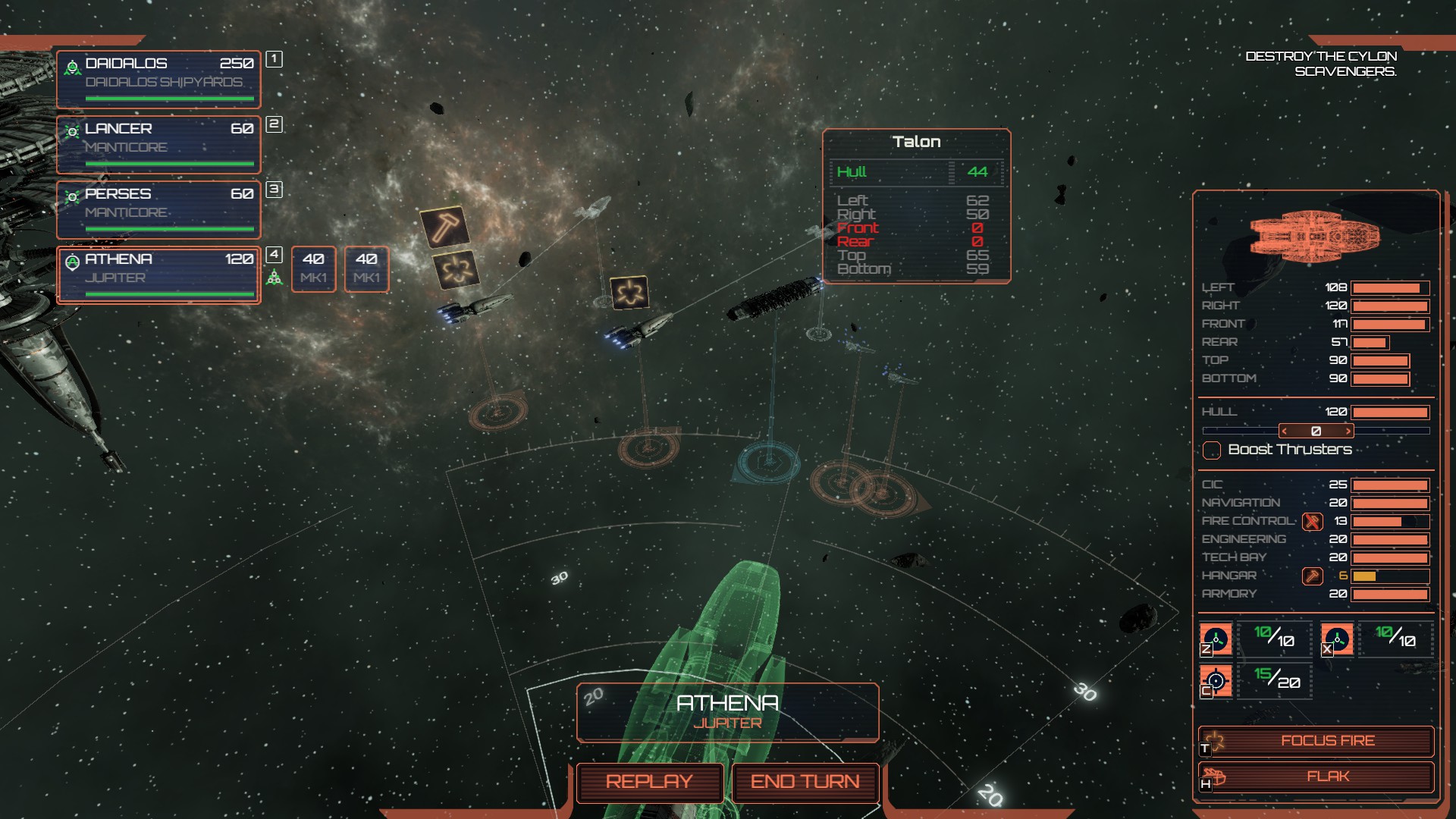
Task: Toggle the Boost Thrusters checkbox
Action: coord(1212,450)
